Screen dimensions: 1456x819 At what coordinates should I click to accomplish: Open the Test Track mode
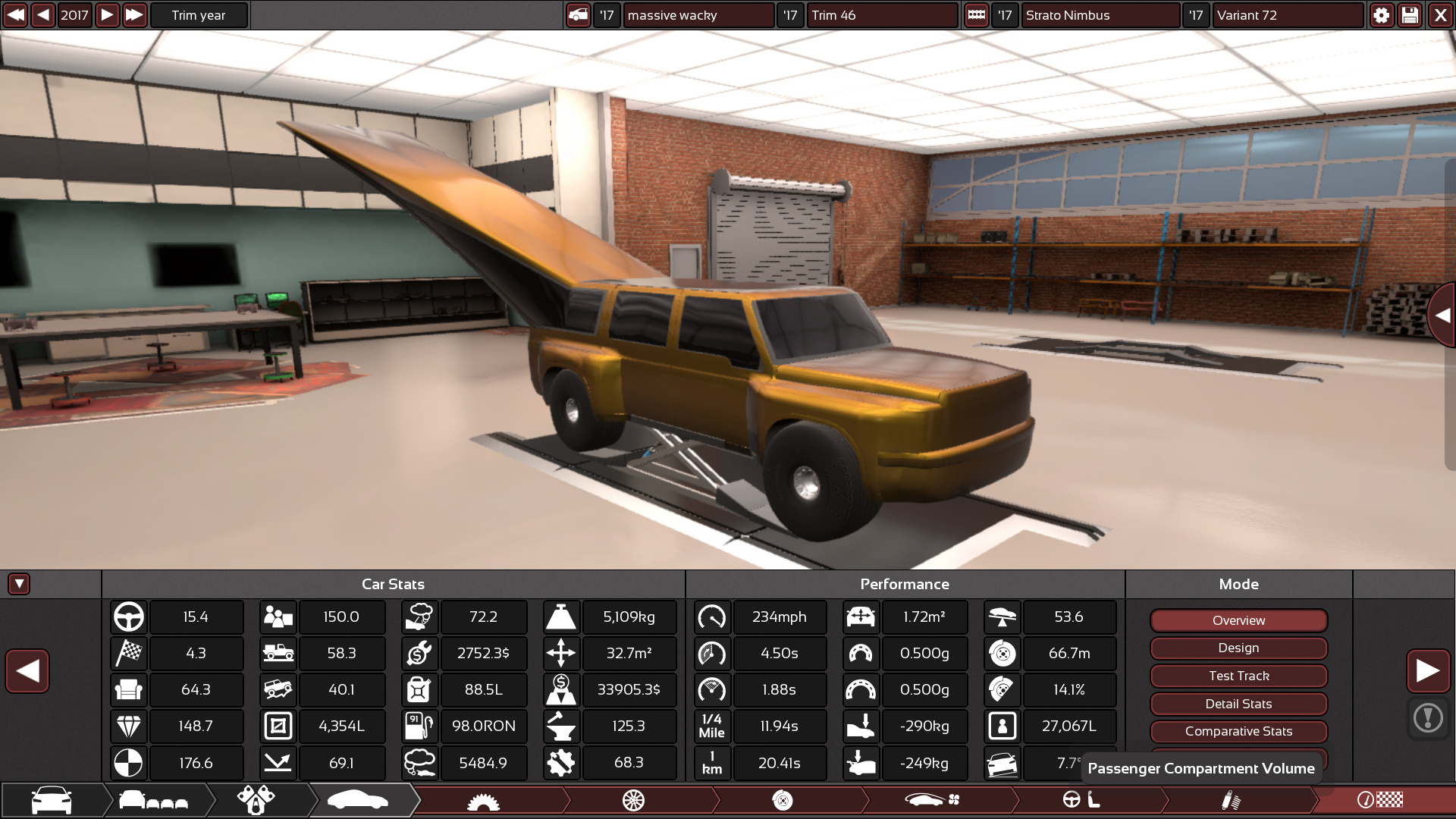coord(1238,676)
